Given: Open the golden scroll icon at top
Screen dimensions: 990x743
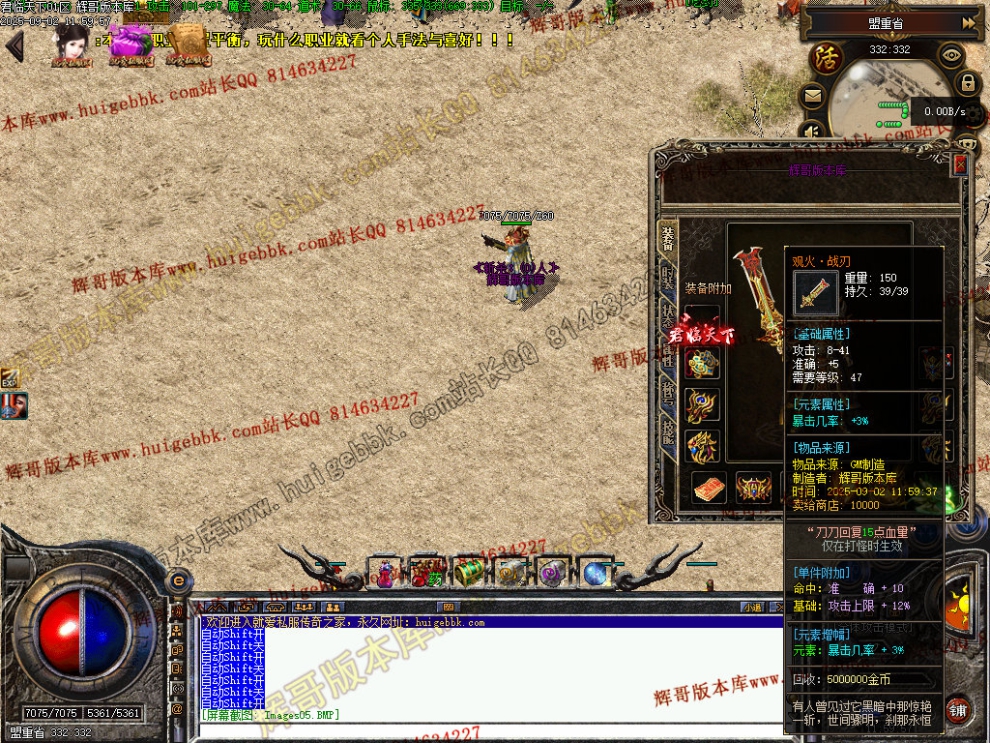Looking at the screenshot, I should coord(186,45).
